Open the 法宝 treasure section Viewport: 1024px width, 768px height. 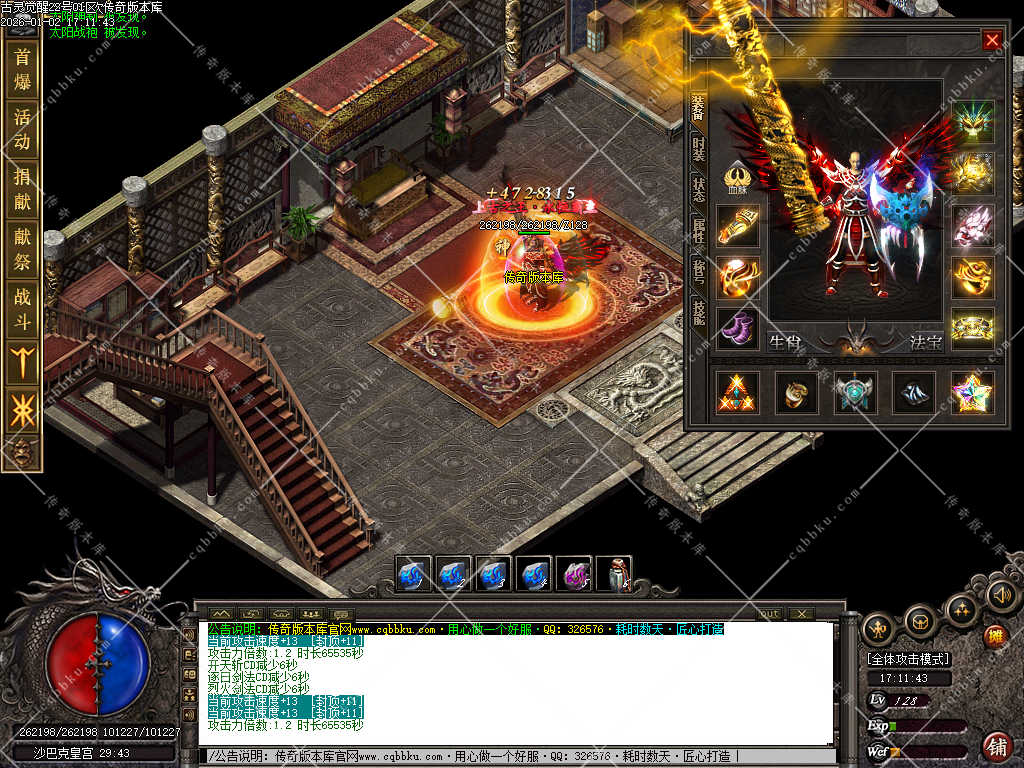click(x=925, y=342)
